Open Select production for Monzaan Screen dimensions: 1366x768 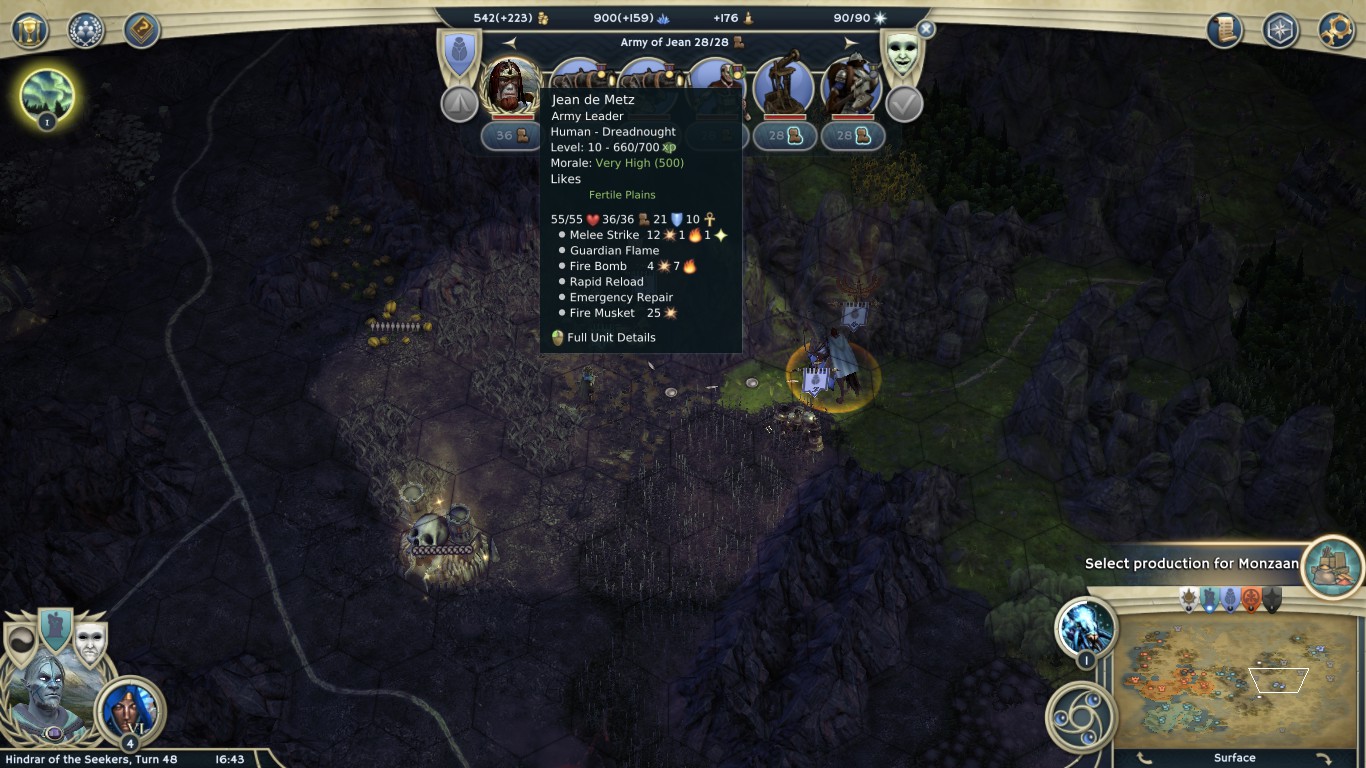(x=1333, y=563)
